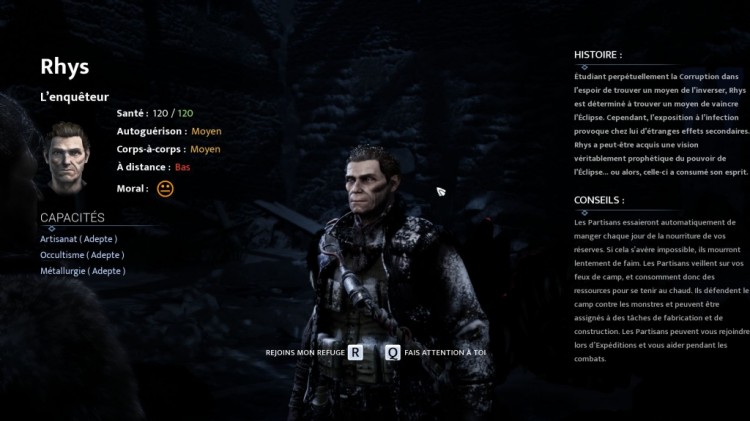
Task: Click the orange morale face icon
Action: tap(165, 188)
